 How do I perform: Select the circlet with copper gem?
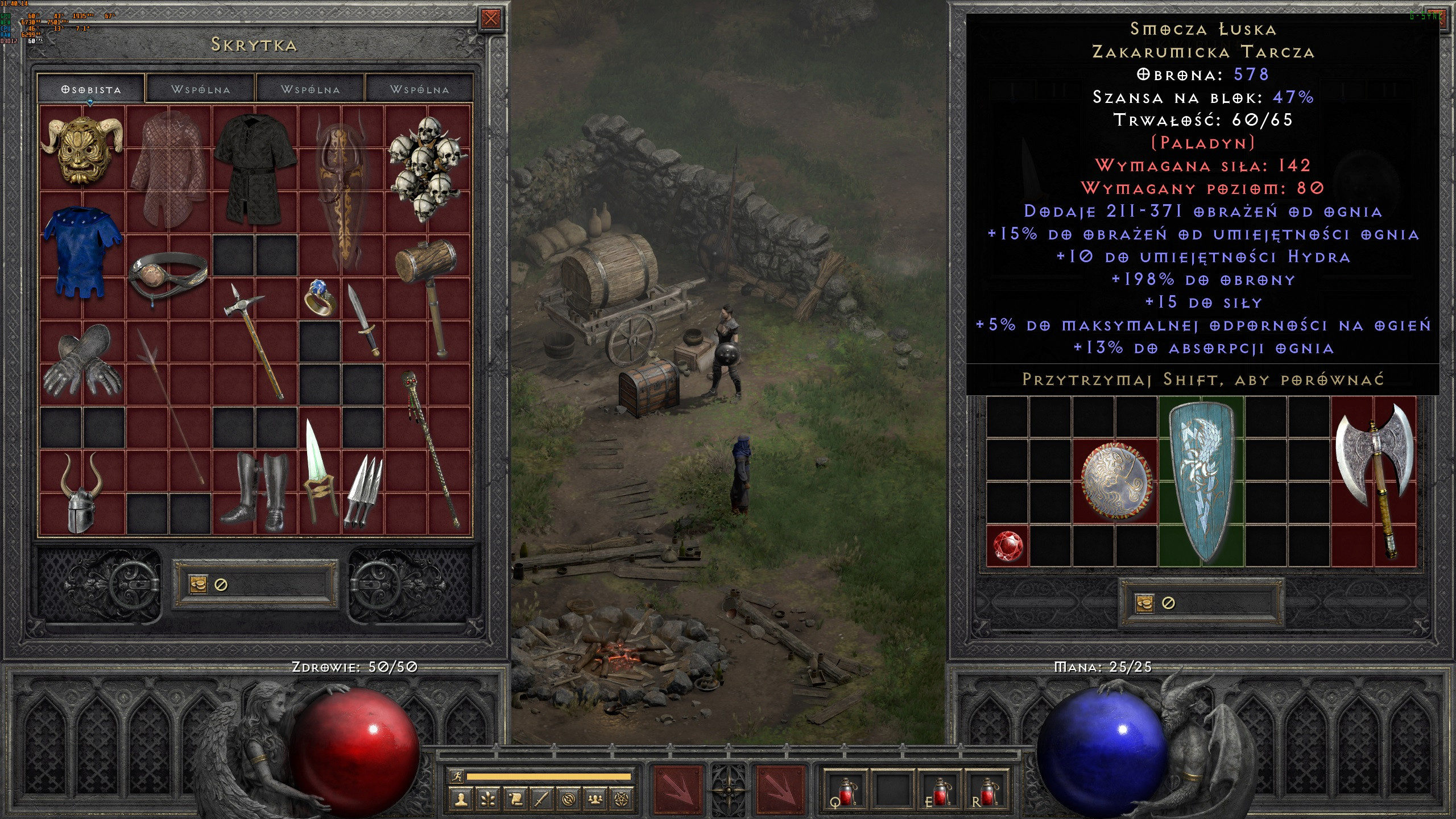click(x=168, y=277)
